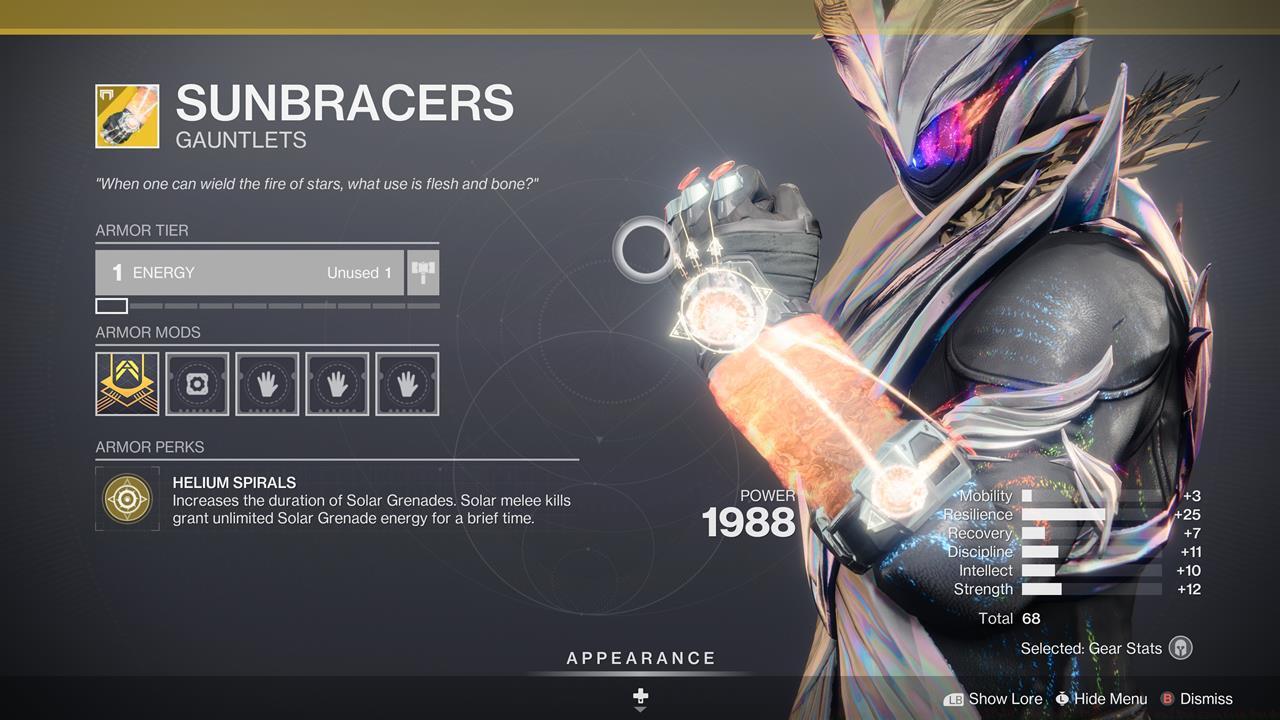1280x720 pixels.
Task: Select the first arms mod slot
Action: pos(267,382)
